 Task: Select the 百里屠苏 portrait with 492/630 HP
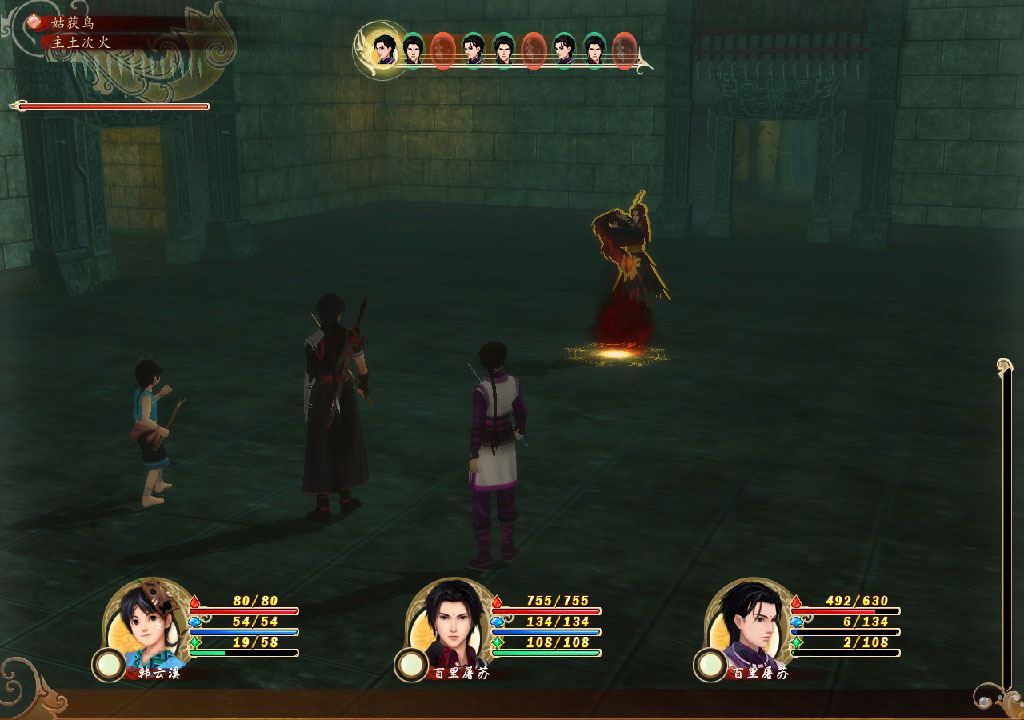748,620
